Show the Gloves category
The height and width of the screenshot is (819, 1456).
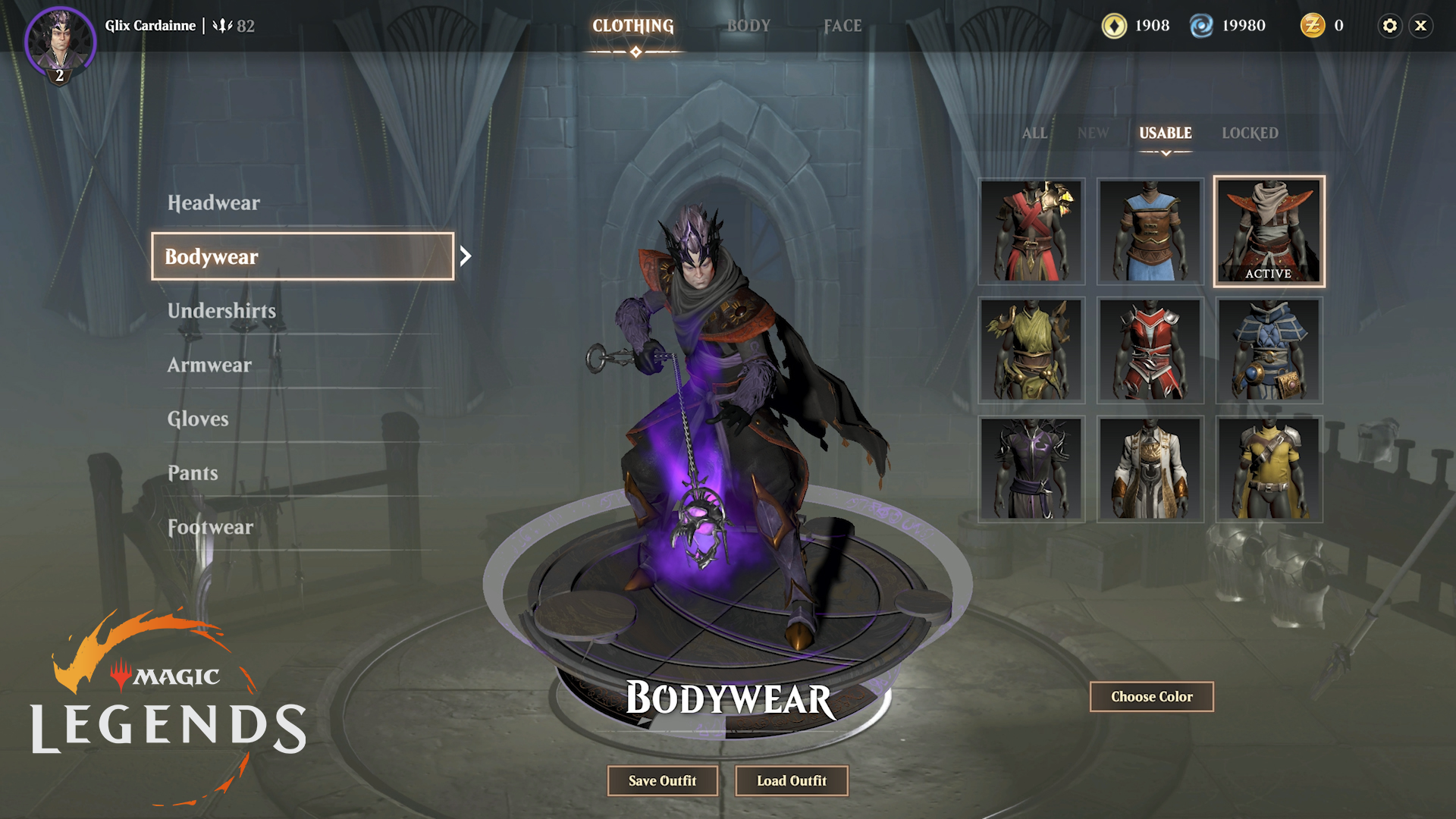198,419
